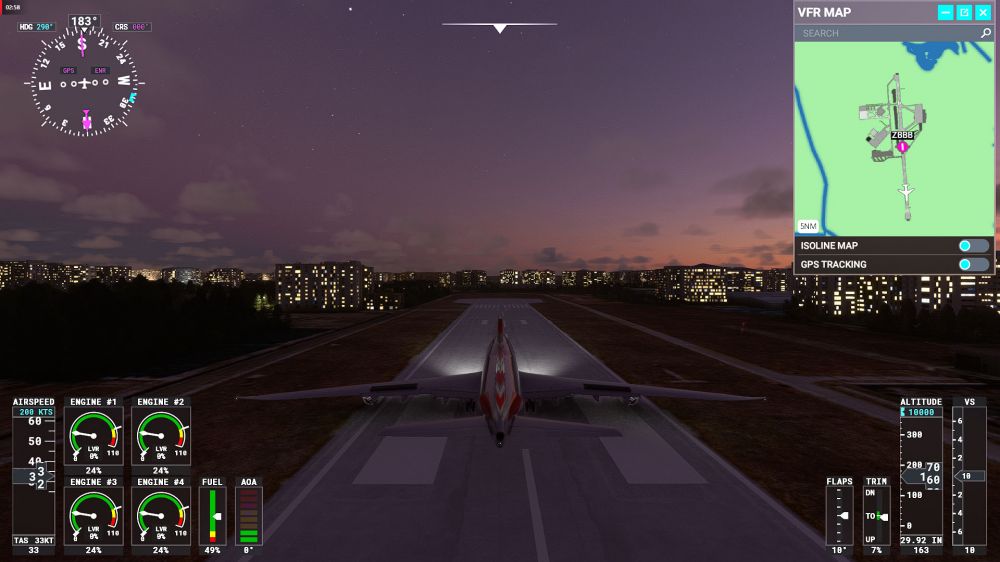Minimize the VFR Map panel
The height and width of the screenshot is (562, 1000).
(x=945, y=13)
